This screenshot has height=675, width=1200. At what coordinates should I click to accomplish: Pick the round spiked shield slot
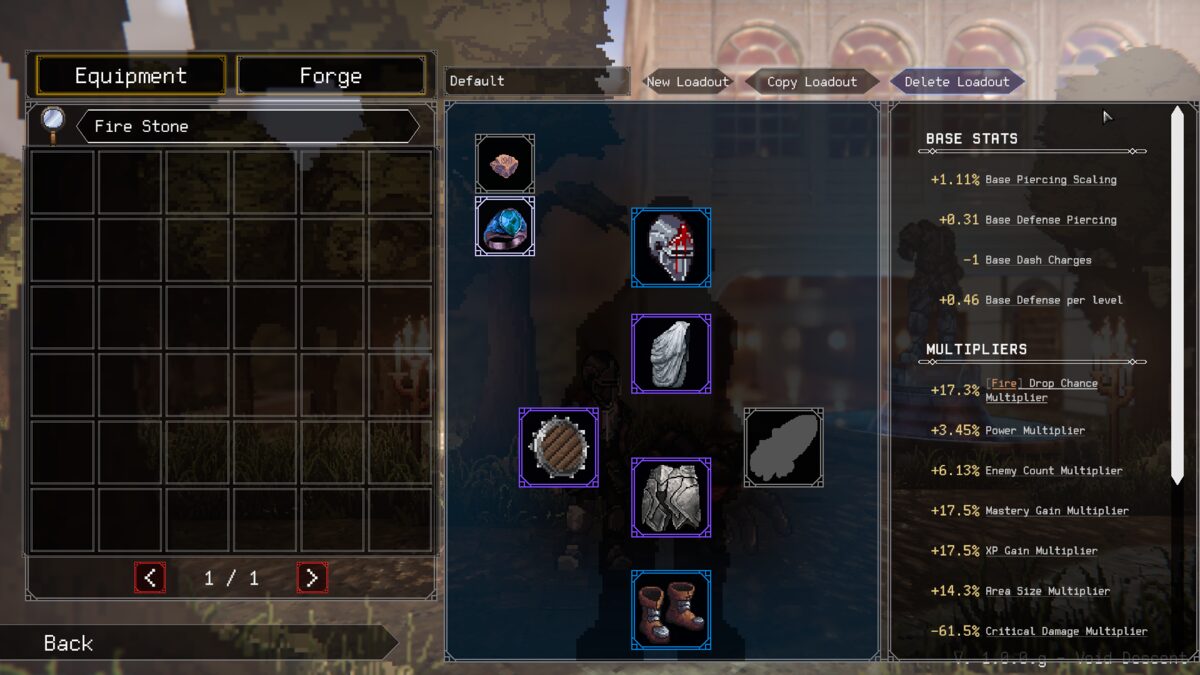pos(559,447)
